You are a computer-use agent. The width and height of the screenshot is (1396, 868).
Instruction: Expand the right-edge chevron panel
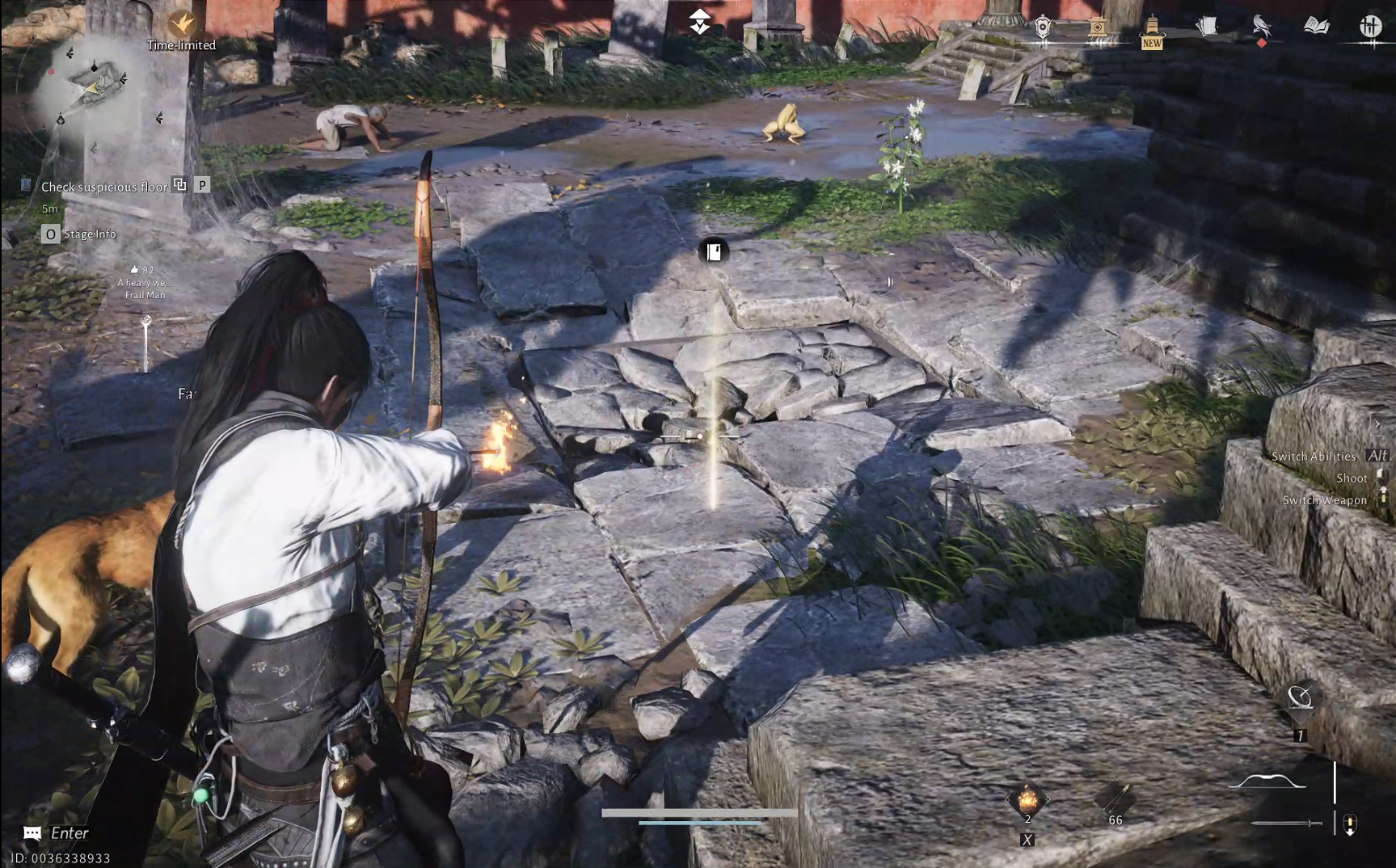click(x=1377, y=423)
